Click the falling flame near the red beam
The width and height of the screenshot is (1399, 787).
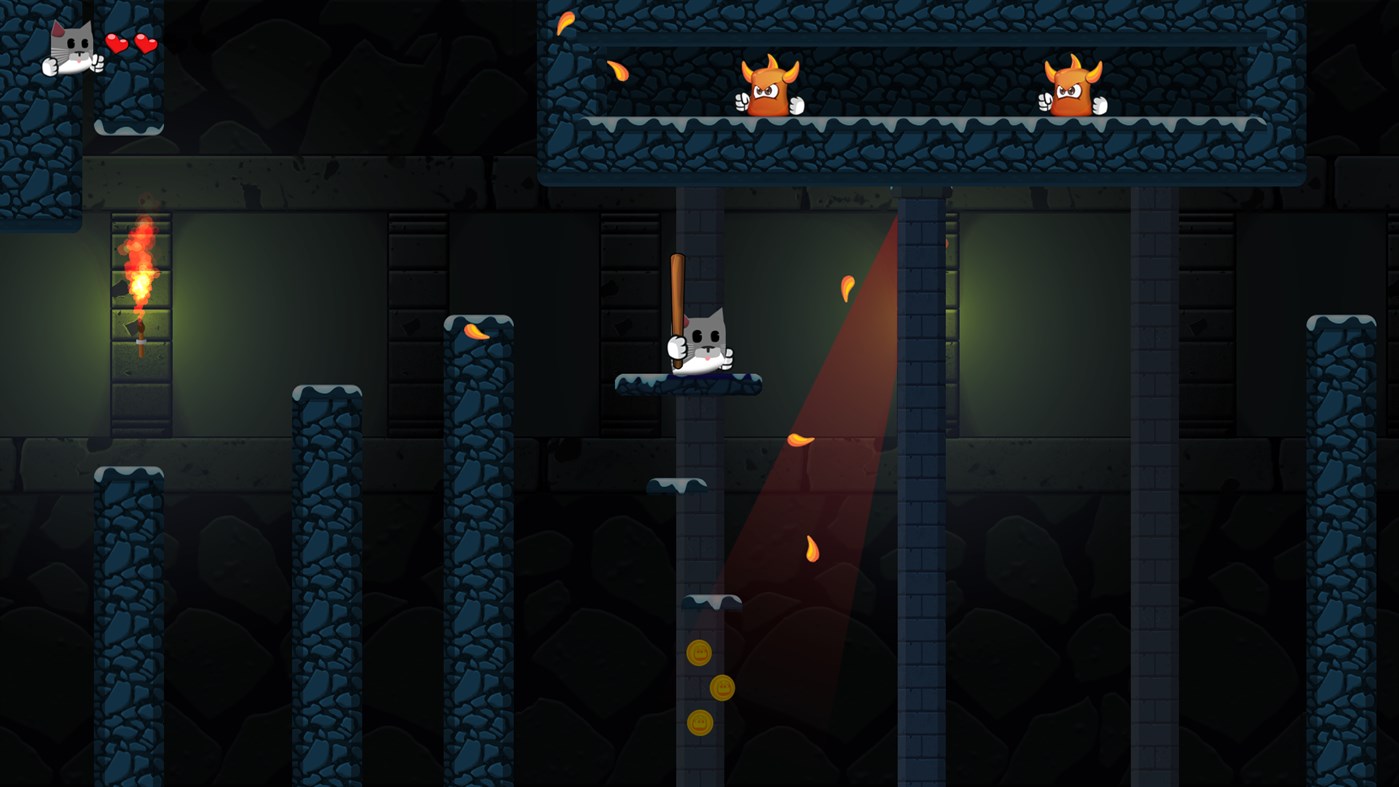point(848,288)
